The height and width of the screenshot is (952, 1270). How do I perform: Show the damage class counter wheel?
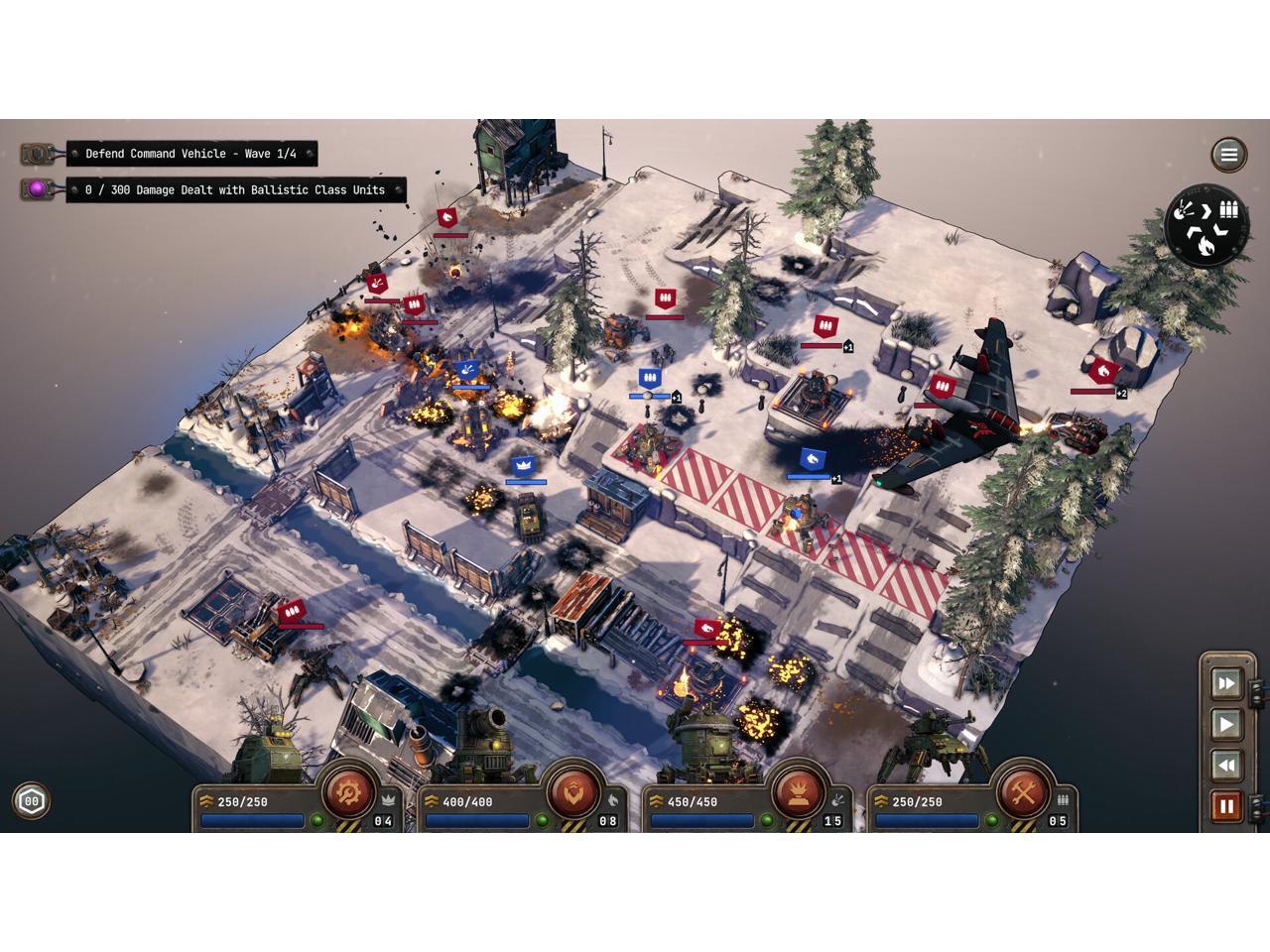pos(1206,224)
